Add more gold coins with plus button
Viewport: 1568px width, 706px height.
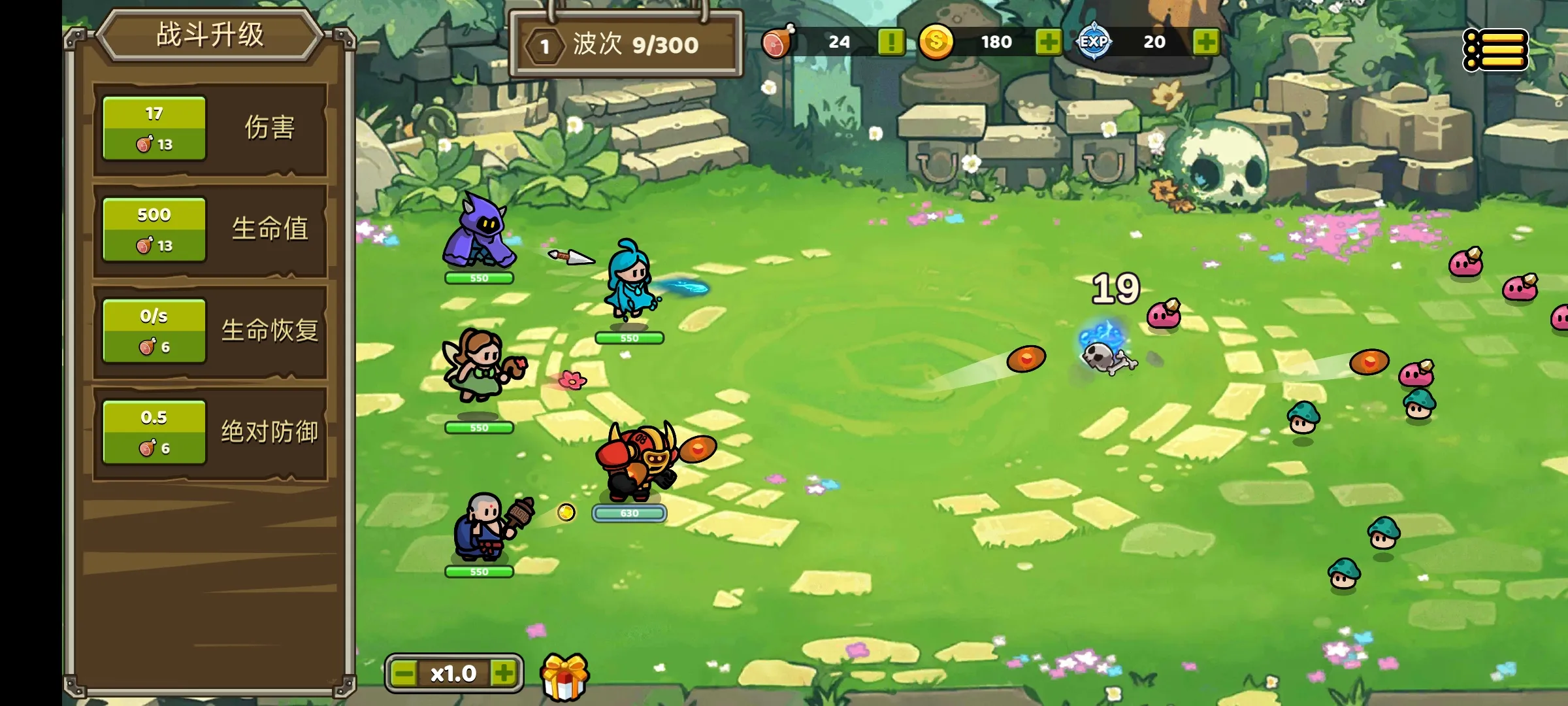(x=1048, y=42)
